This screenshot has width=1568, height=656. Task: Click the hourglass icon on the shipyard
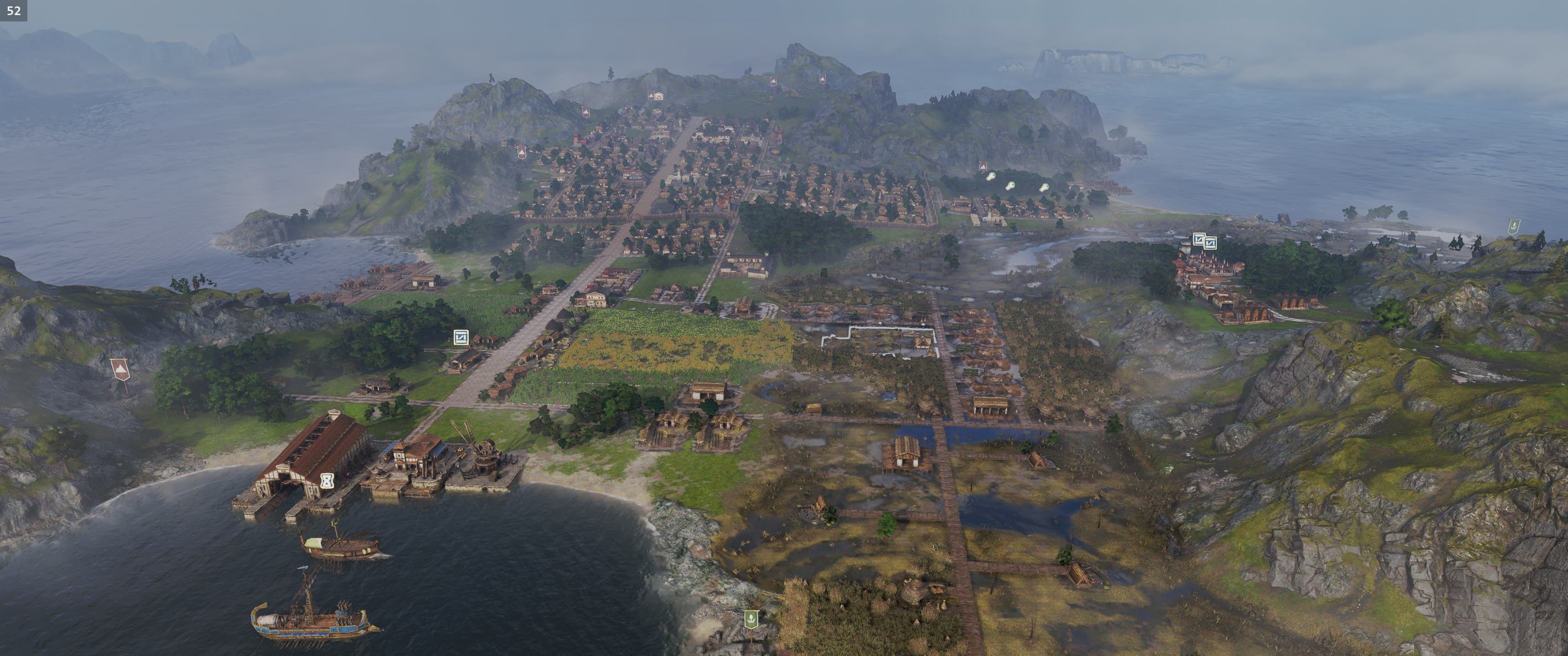(x=328, y=480)
